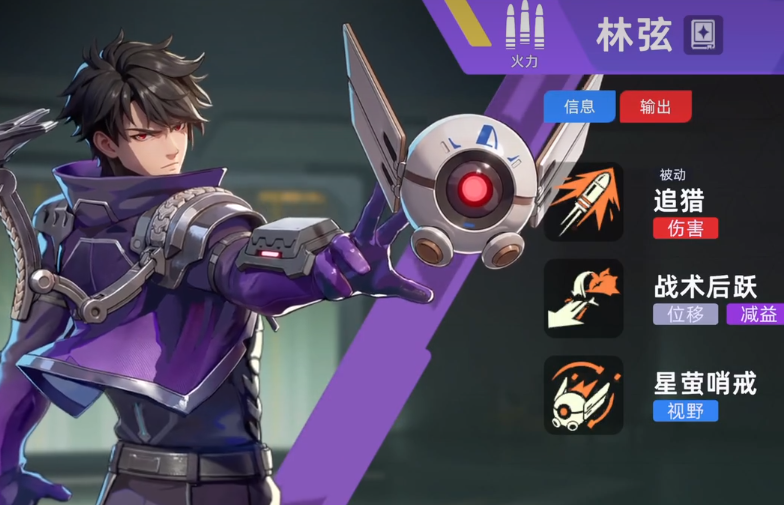784x505 pixels.
Task: Switch to the blue 信息 tab
Action: tap(579, 107)
